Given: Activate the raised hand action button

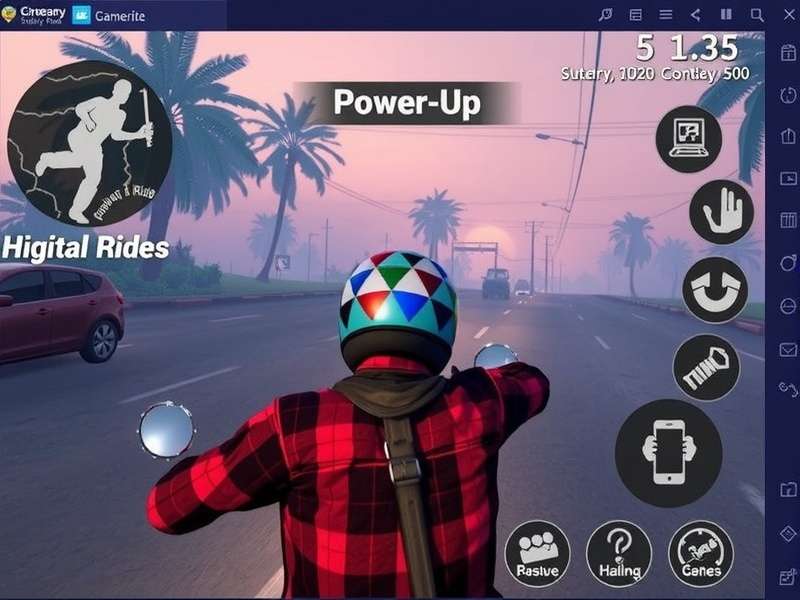Looking at the screenshot, I should (721, 212).
